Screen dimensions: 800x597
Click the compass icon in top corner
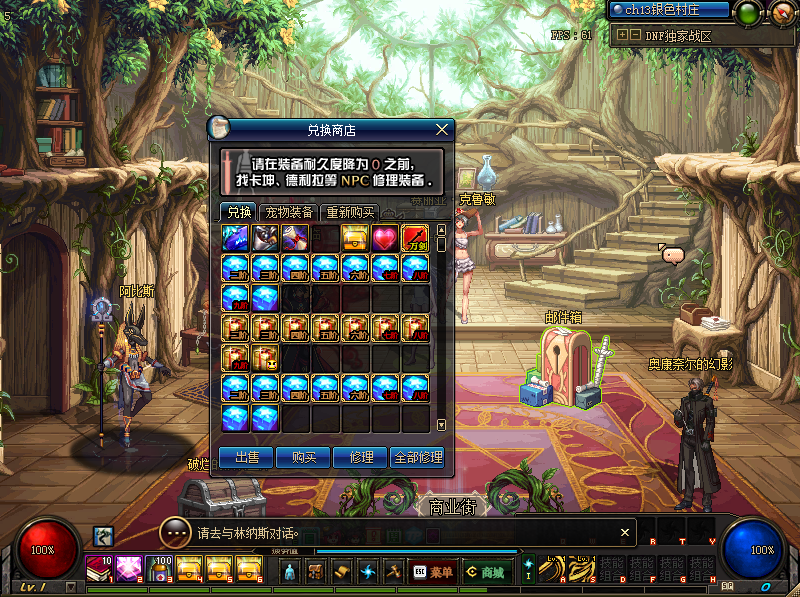tap(781, 12)
